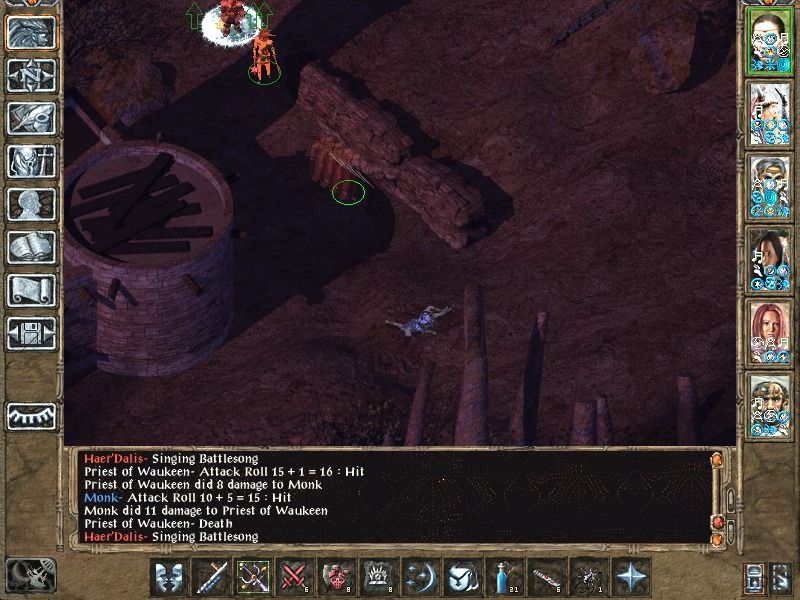The height and width of the screenshot is (600, 800).
Task: Open the inventory screen
Action: [31, 161]
